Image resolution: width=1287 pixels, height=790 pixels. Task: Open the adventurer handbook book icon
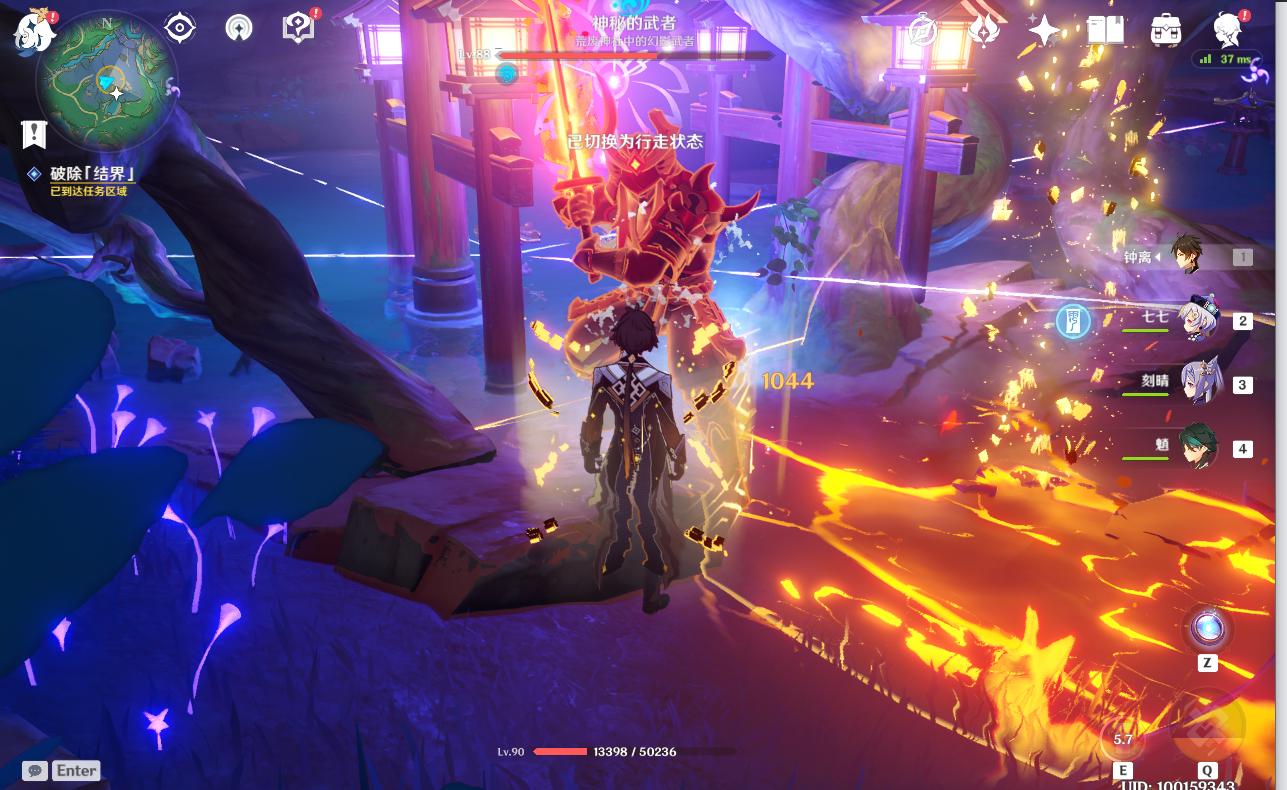[1105, 31]
